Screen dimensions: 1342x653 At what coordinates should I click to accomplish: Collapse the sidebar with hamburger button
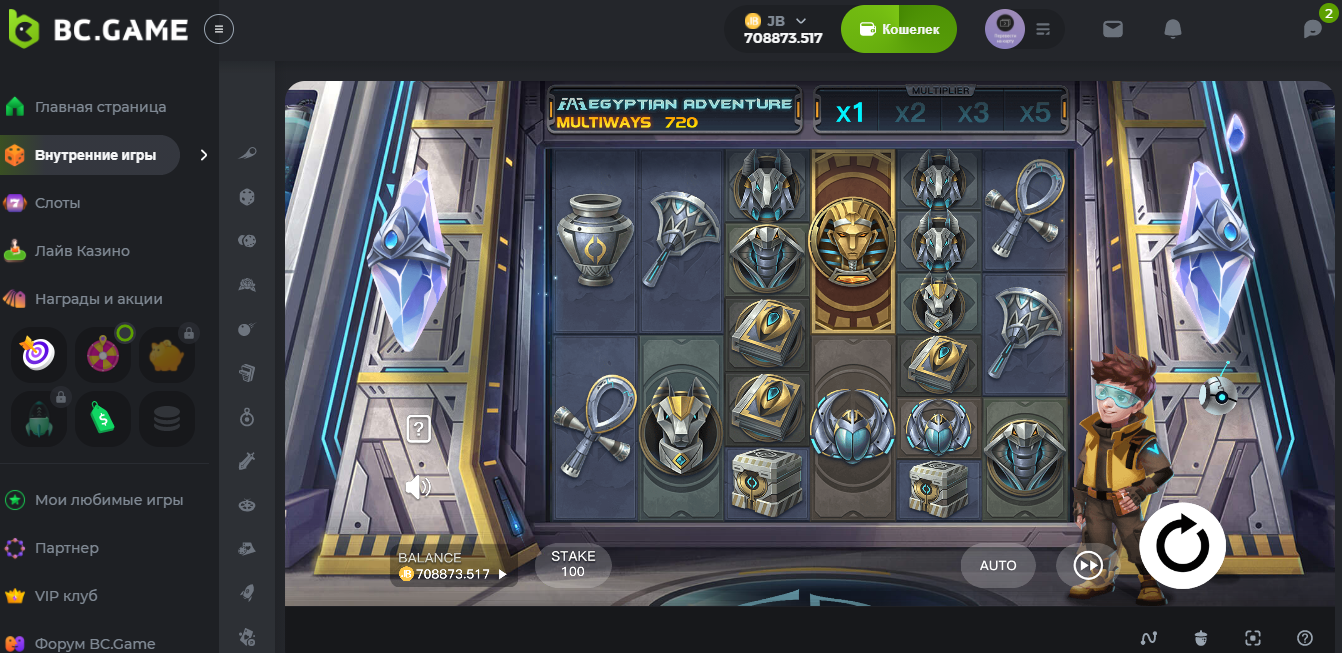(219, 29)
